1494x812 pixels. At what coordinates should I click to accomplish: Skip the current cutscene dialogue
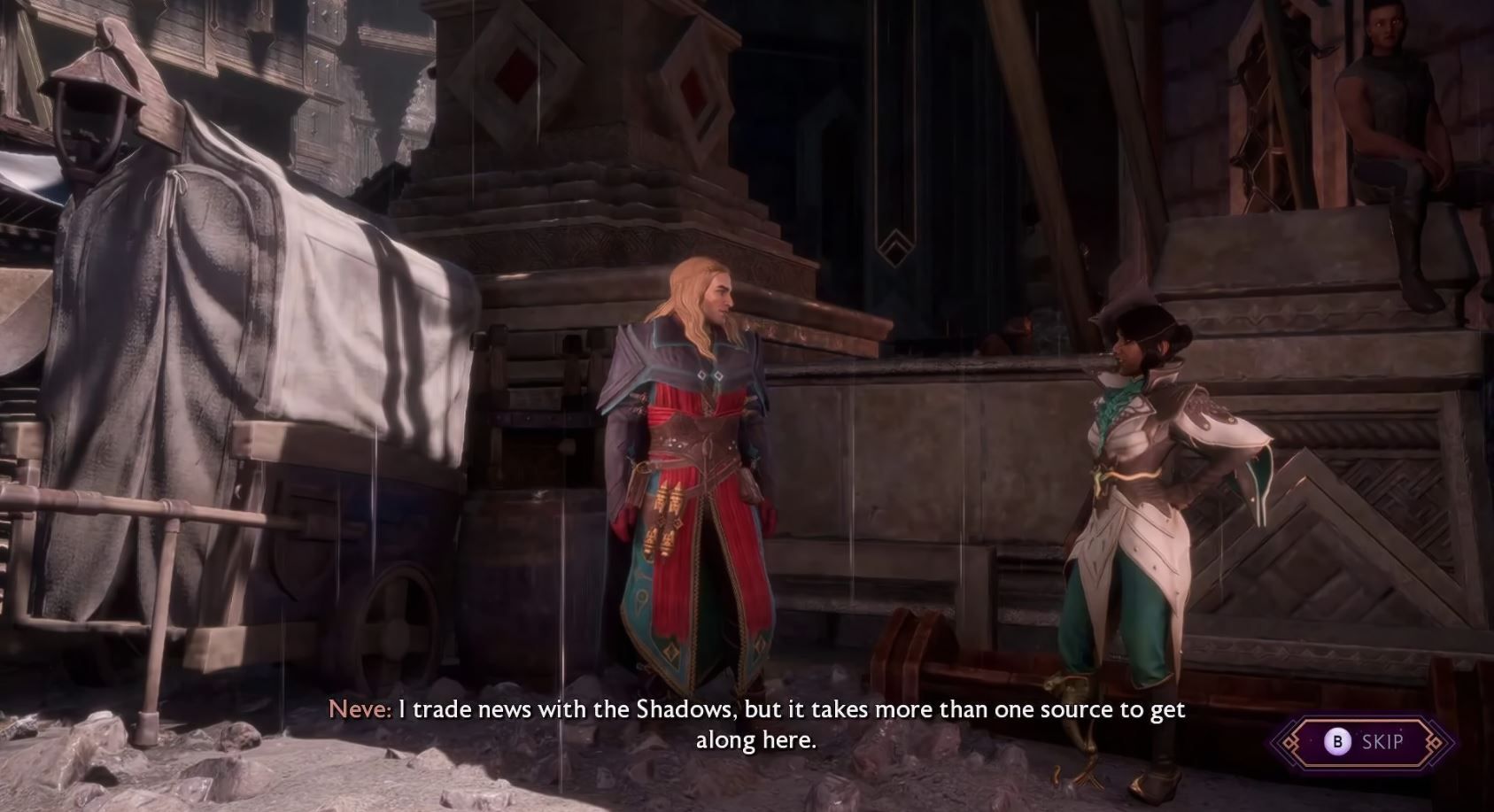pos(1364,741)
